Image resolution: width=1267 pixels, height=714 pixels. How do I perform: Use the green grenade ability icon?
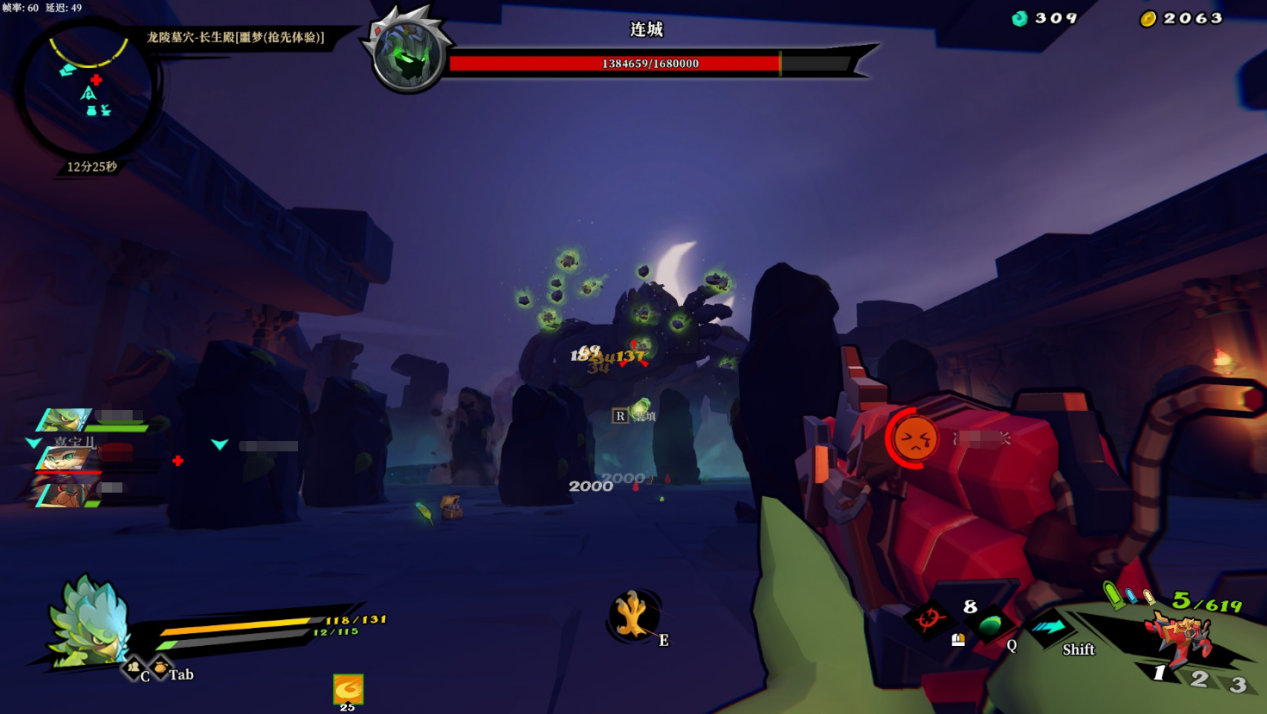(x=990, y=626)
